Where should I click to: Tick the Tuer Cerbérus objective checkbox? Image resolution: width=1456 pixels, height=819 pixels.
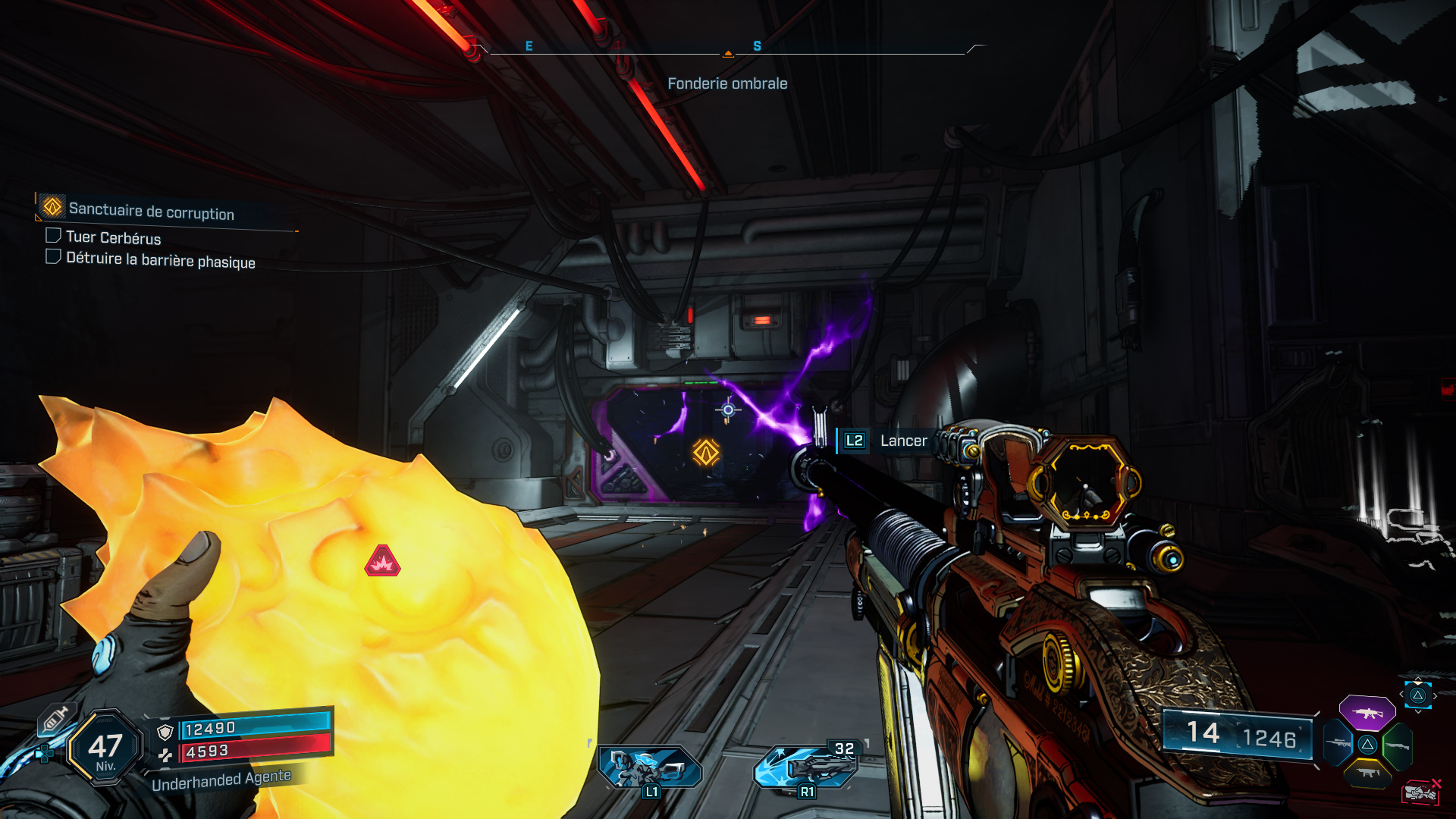coord(53,236)
